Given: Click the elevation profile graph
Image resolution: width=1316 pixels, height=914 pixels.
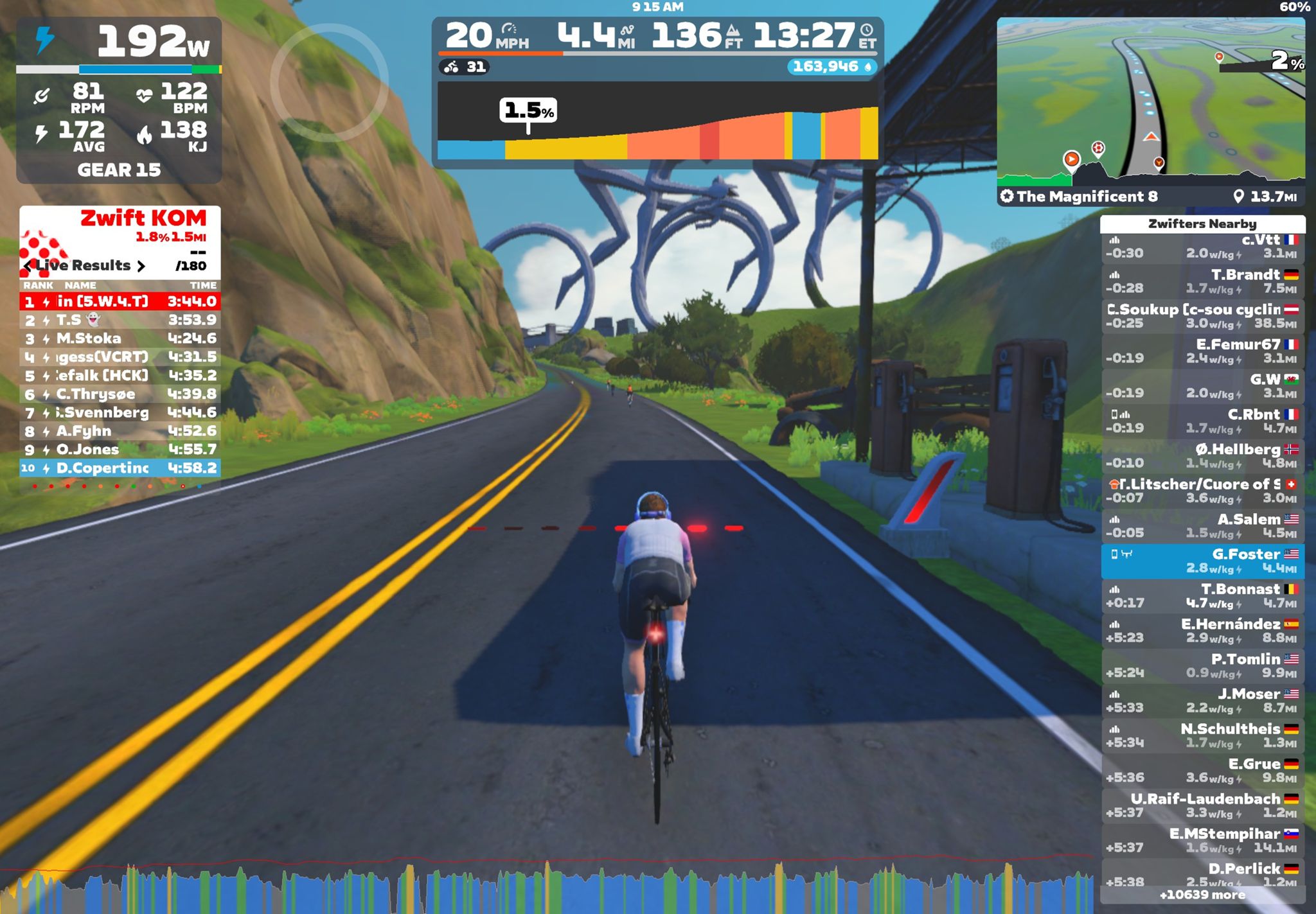Looking at the screenshot, I should pyautogui.click(x=657, y=122).
